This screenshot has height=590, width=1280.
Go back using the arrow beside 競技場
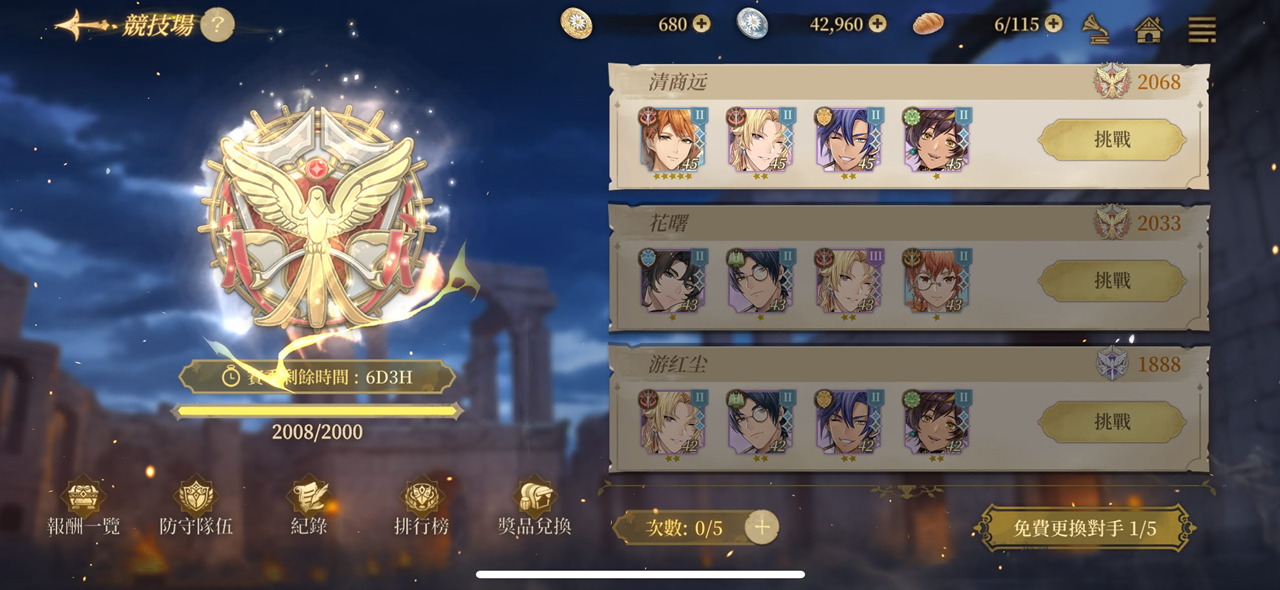82,25
